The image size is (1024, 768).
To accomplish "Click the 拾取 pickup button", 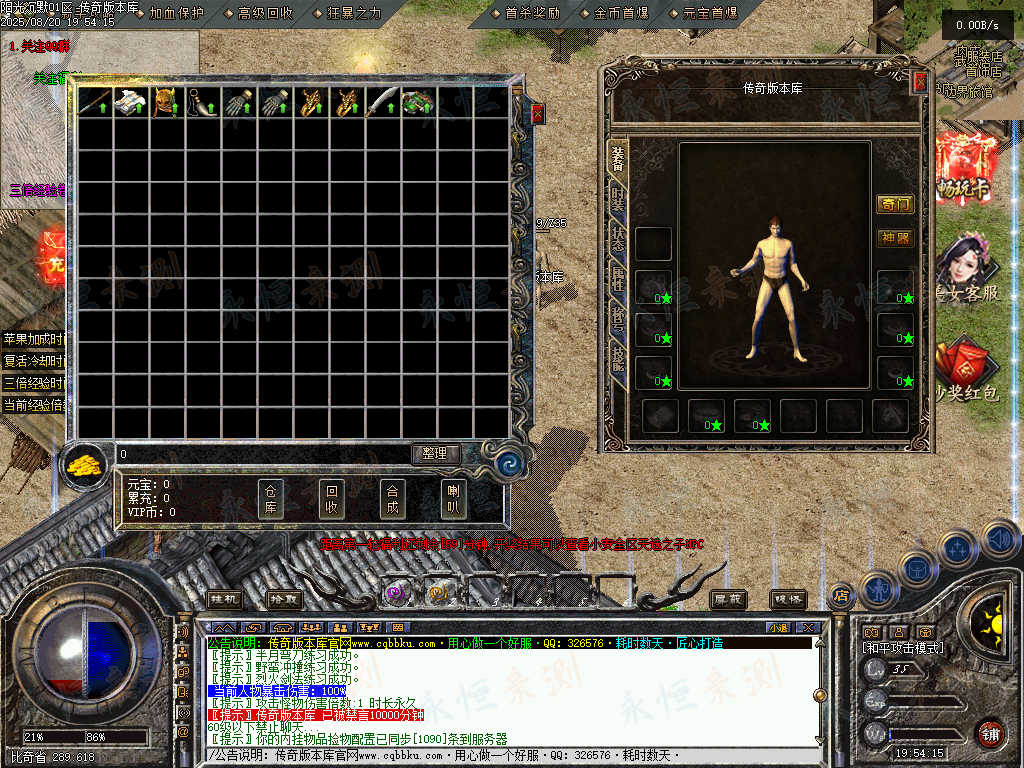I will click(285, 599).
